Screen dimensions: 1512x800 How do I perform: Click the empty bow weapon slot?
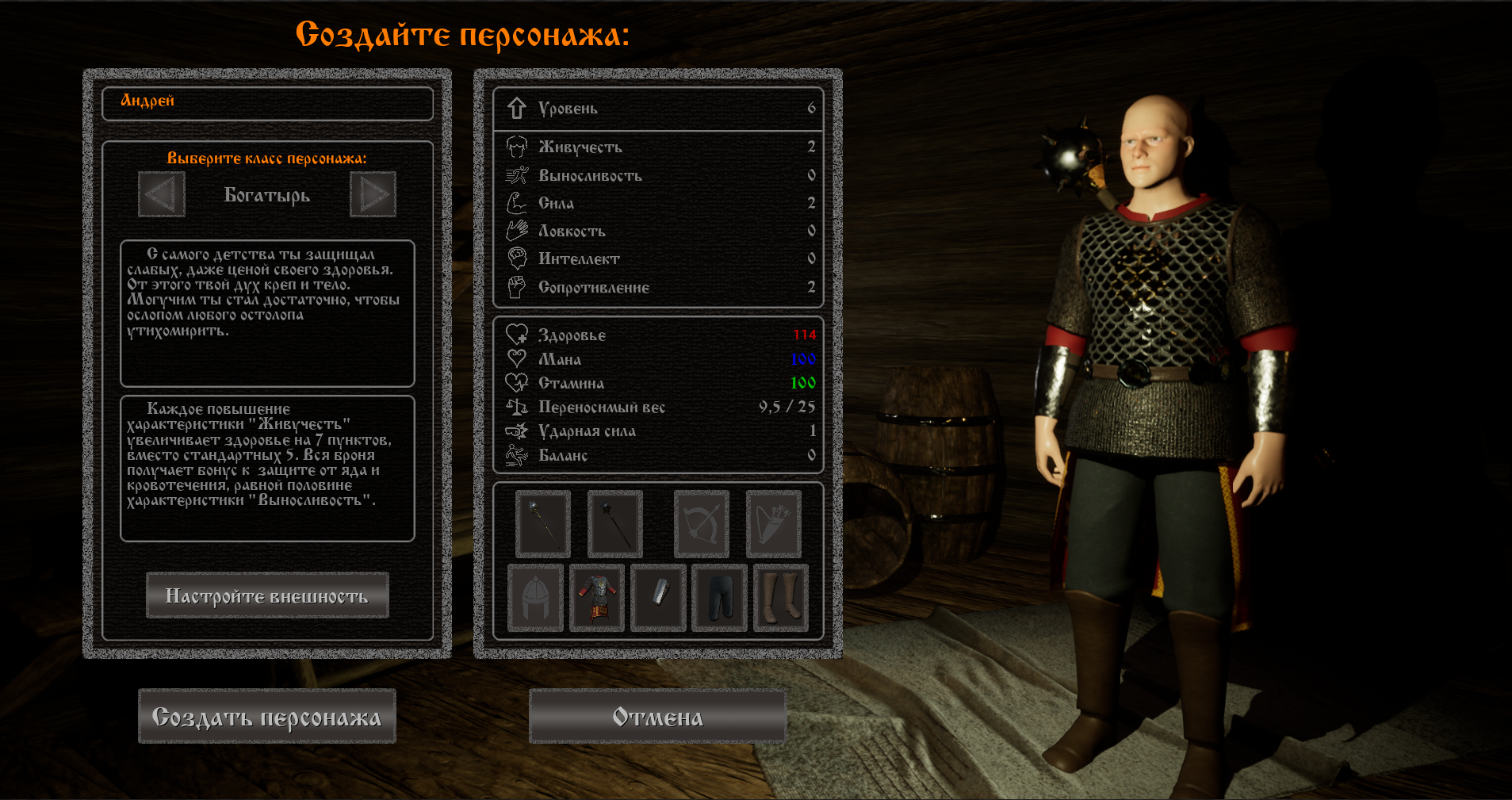point(702,524)
